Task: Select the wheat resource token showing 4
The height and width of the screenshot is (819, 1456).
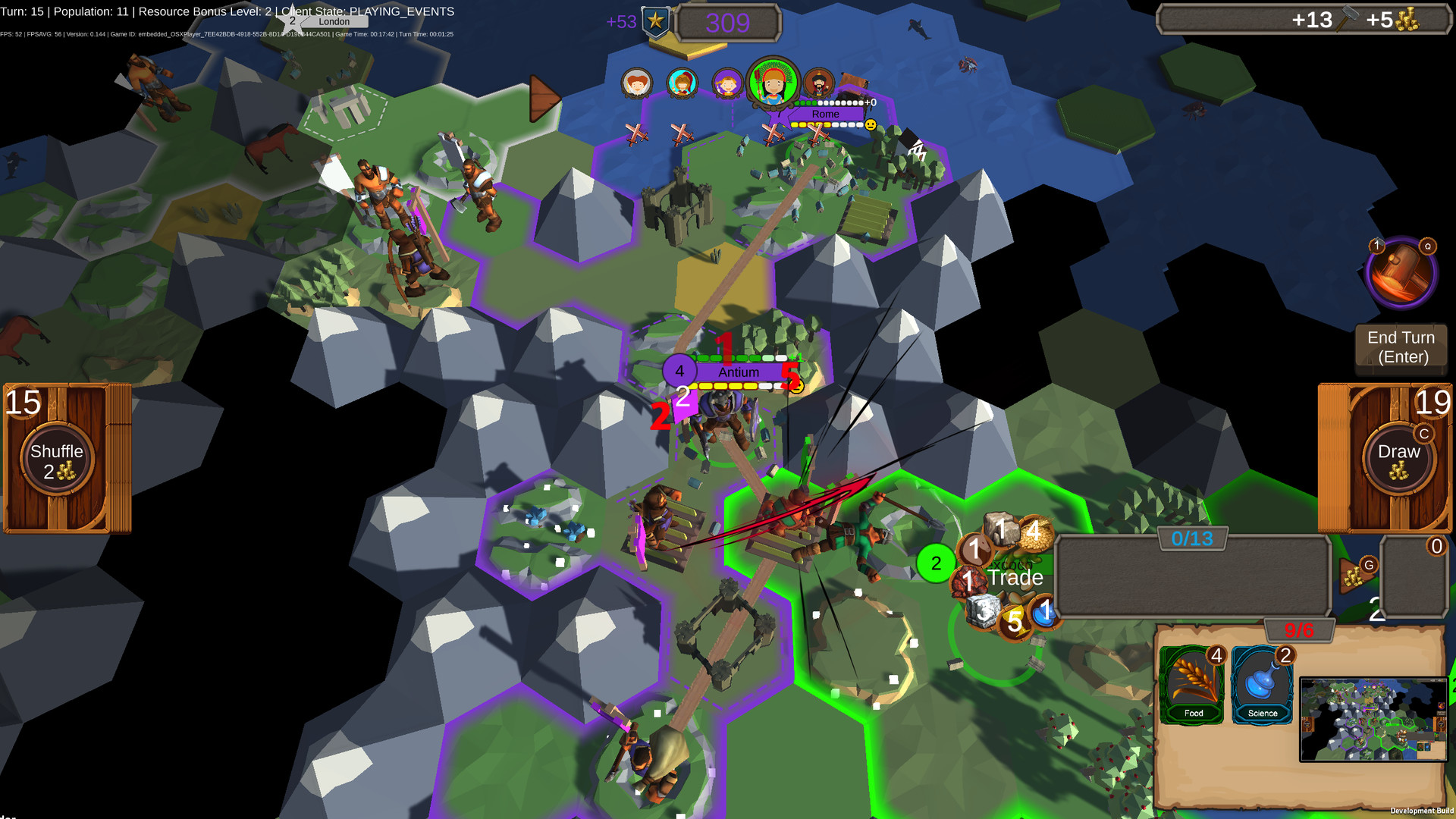Action: coord(1036,532)
